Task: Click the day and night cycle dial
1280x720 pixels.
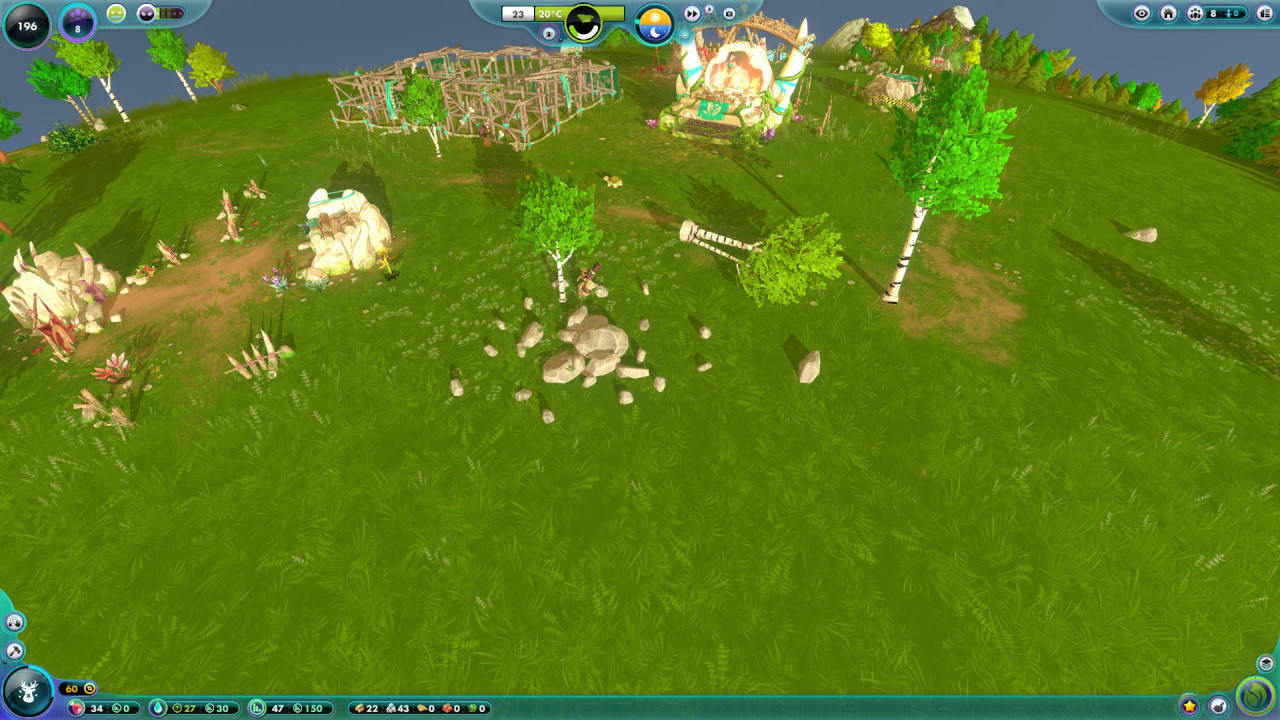Action: 655,25
